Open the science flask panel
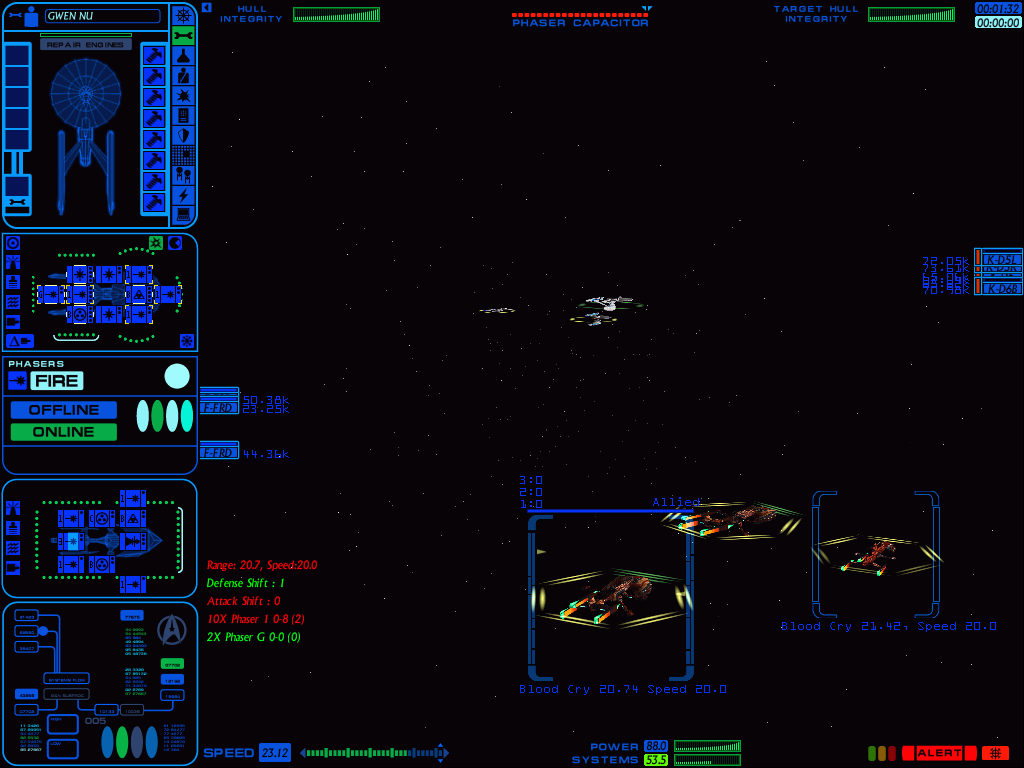1024x768 pixels. pos(183,56)
